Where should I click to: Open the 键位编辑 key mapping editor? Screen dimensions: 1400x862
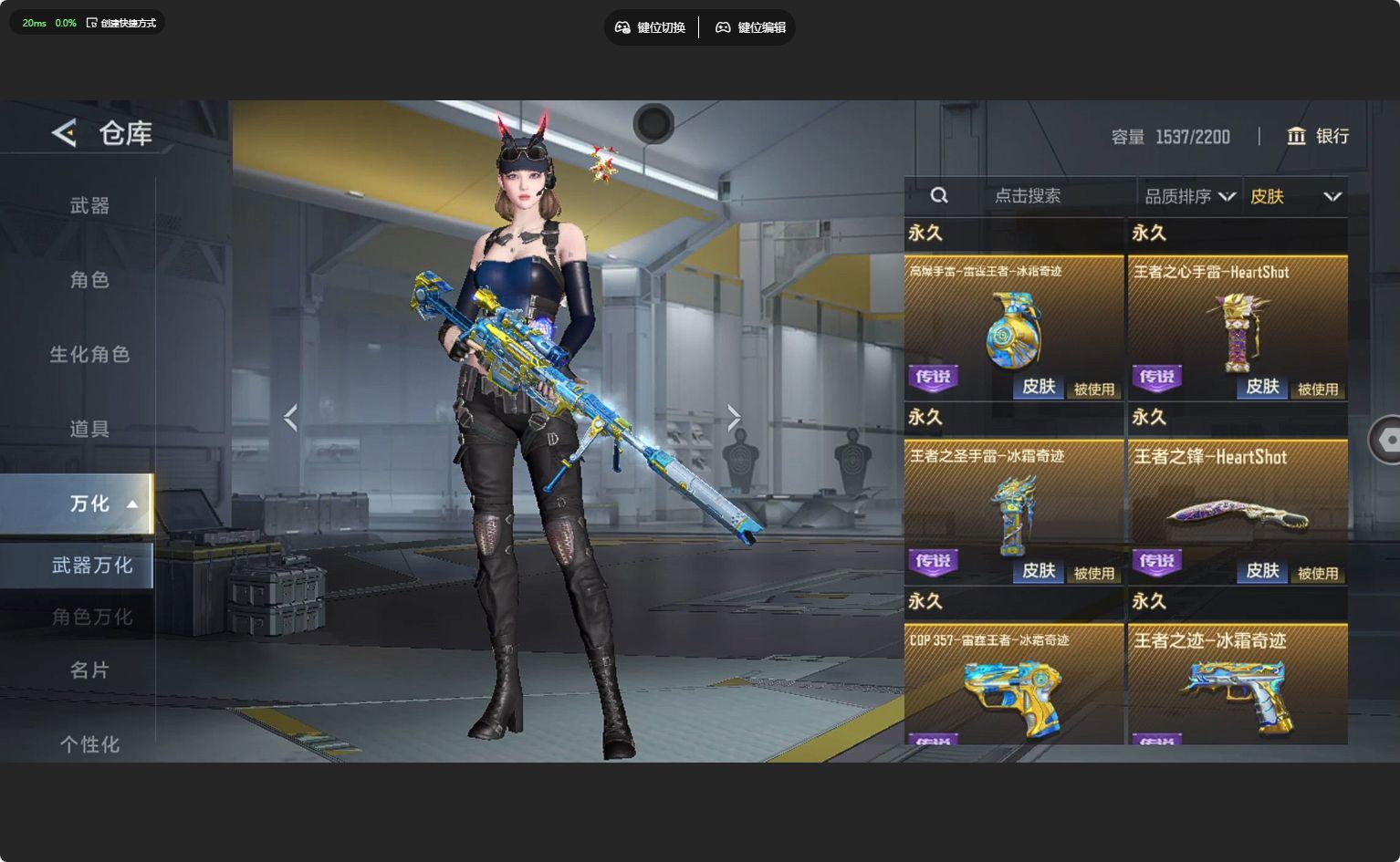(x=750, y=27)
